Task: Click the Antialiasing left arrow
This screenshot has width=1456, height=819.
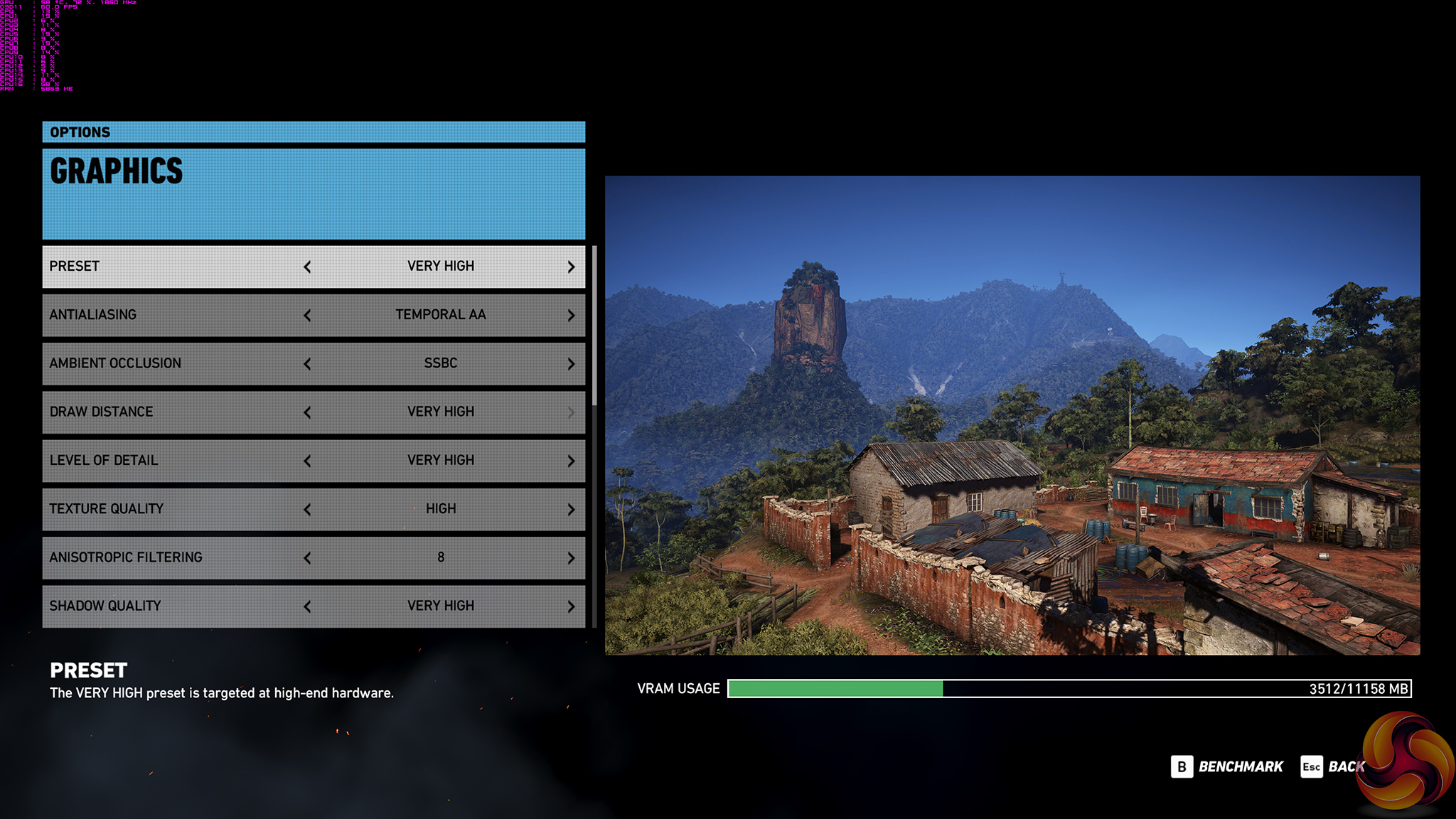Action: point(307,316)
